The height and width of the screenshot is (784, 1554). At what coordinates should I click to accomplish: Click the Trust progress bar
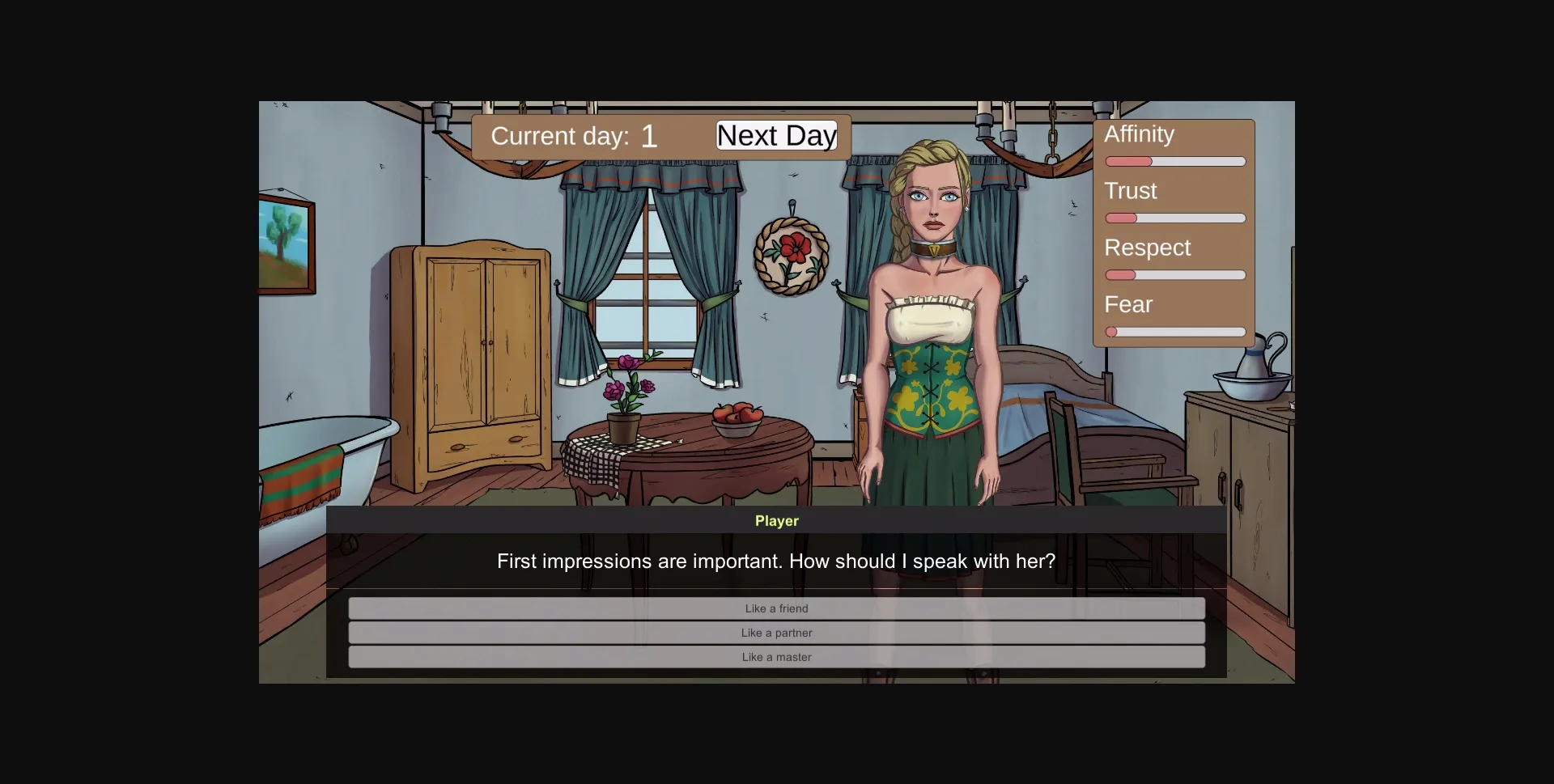(x=1174, y=218)
